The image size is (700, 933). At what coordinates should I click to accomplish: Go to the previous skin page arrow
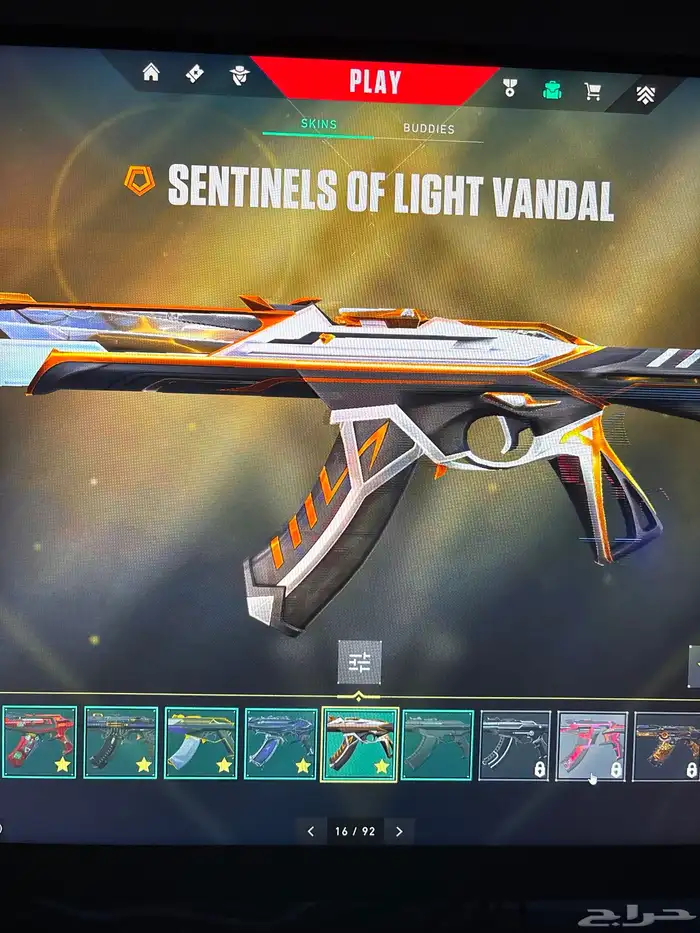[x=311, y=831]
